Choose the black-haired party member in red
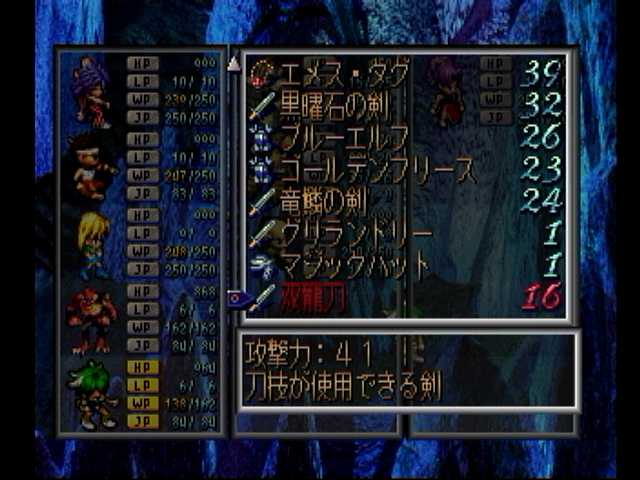This screenshot has width=640, height=480. [x=92, y=165]
